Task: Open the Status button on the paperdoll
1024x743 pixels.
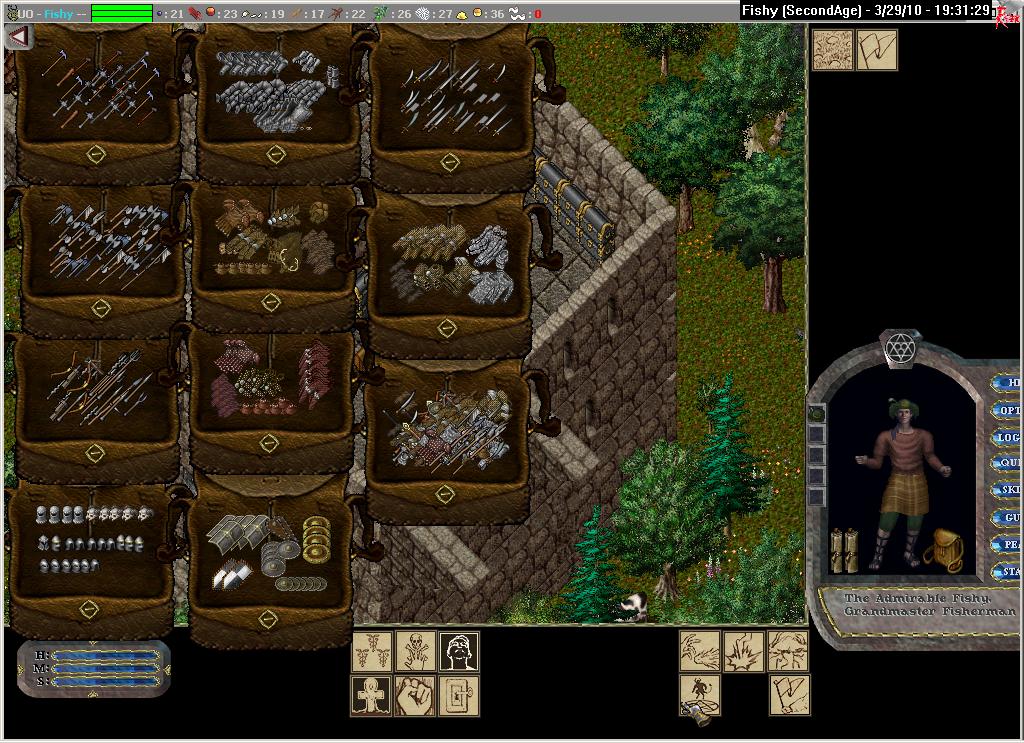Action: pos(1007,572)
